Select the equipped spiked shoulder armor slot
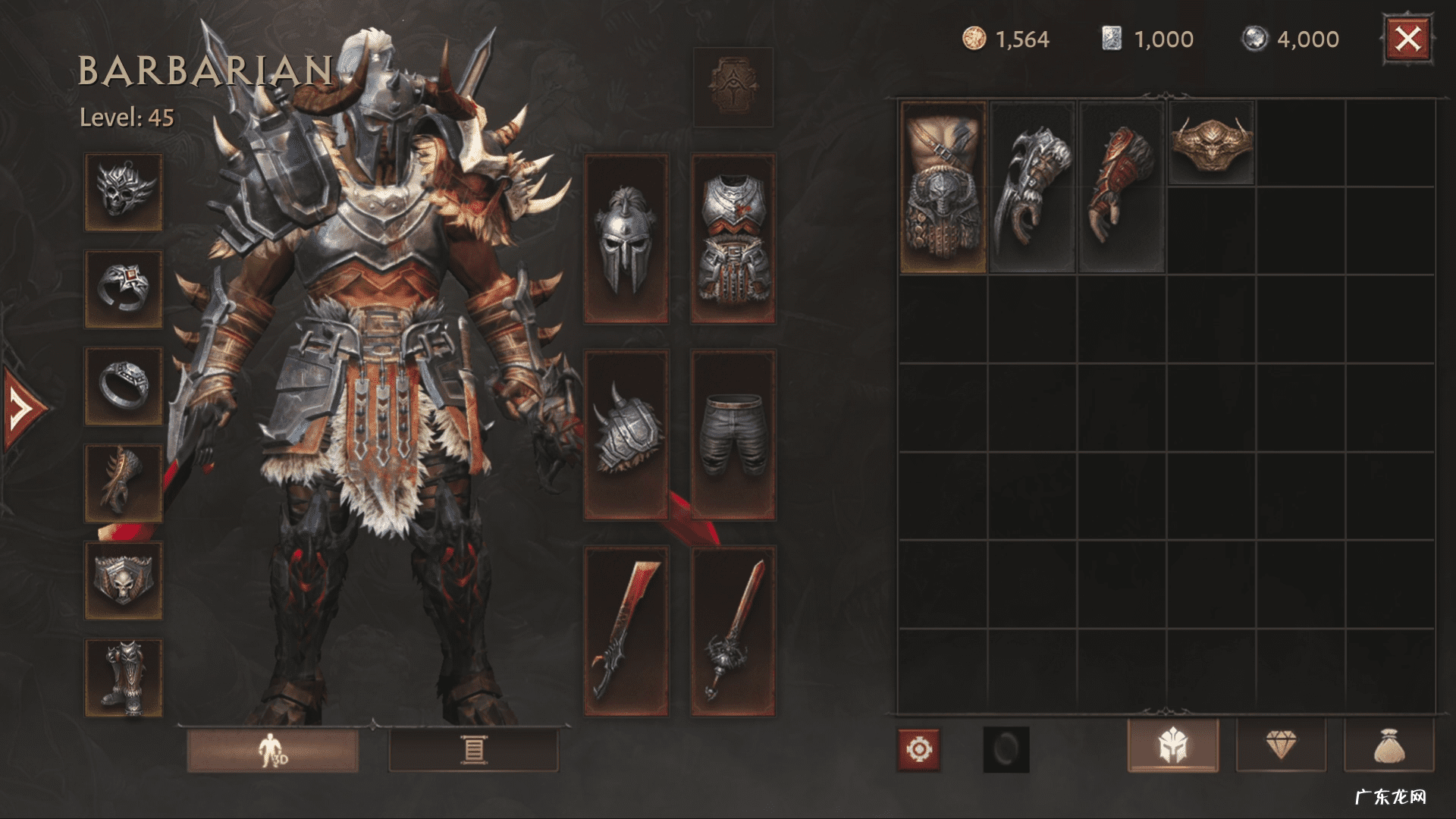 [626, 435]
